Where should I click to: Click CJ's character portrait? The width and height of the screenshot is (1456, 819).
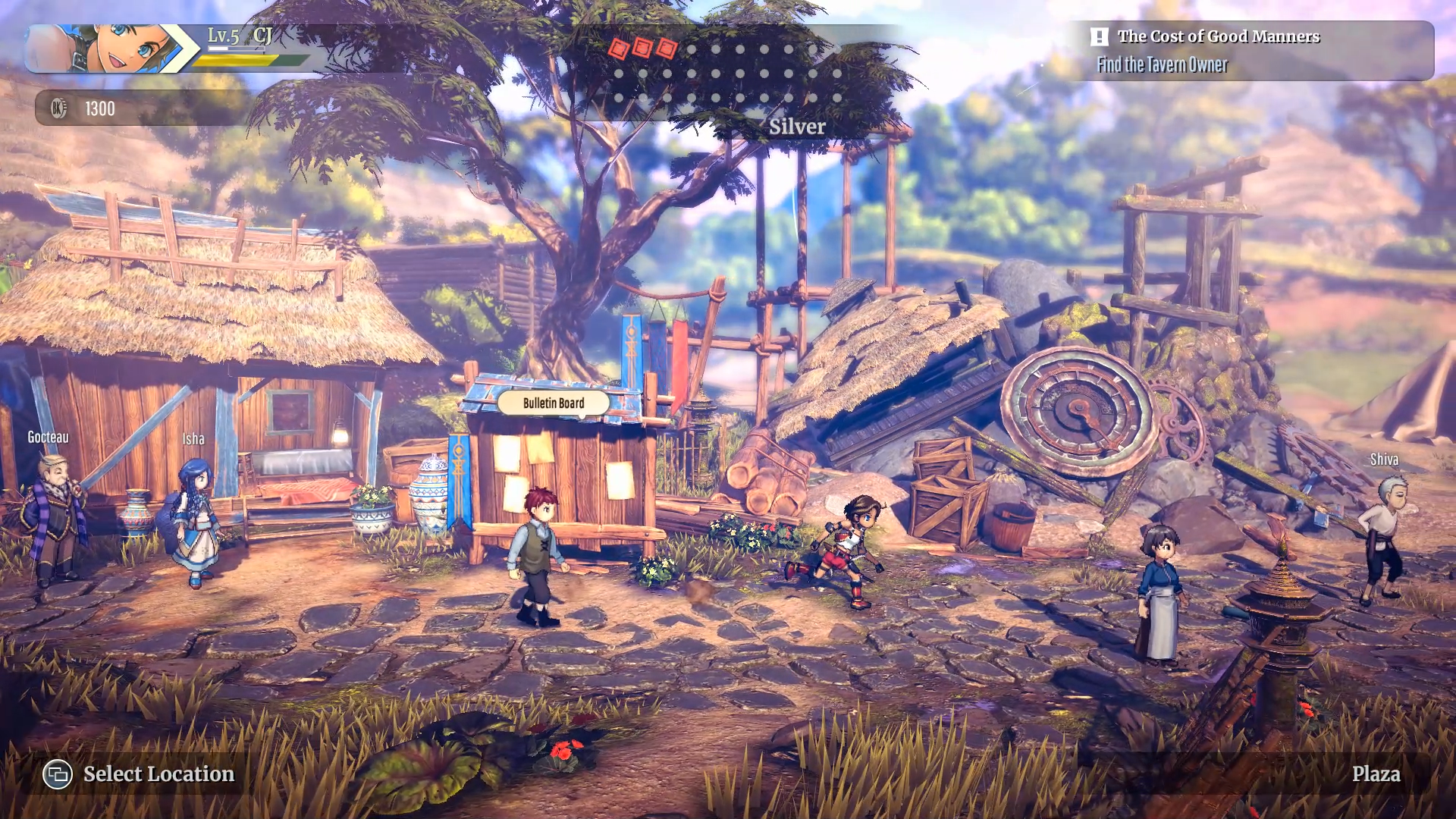pyautogui.click(x=114, y=49)
